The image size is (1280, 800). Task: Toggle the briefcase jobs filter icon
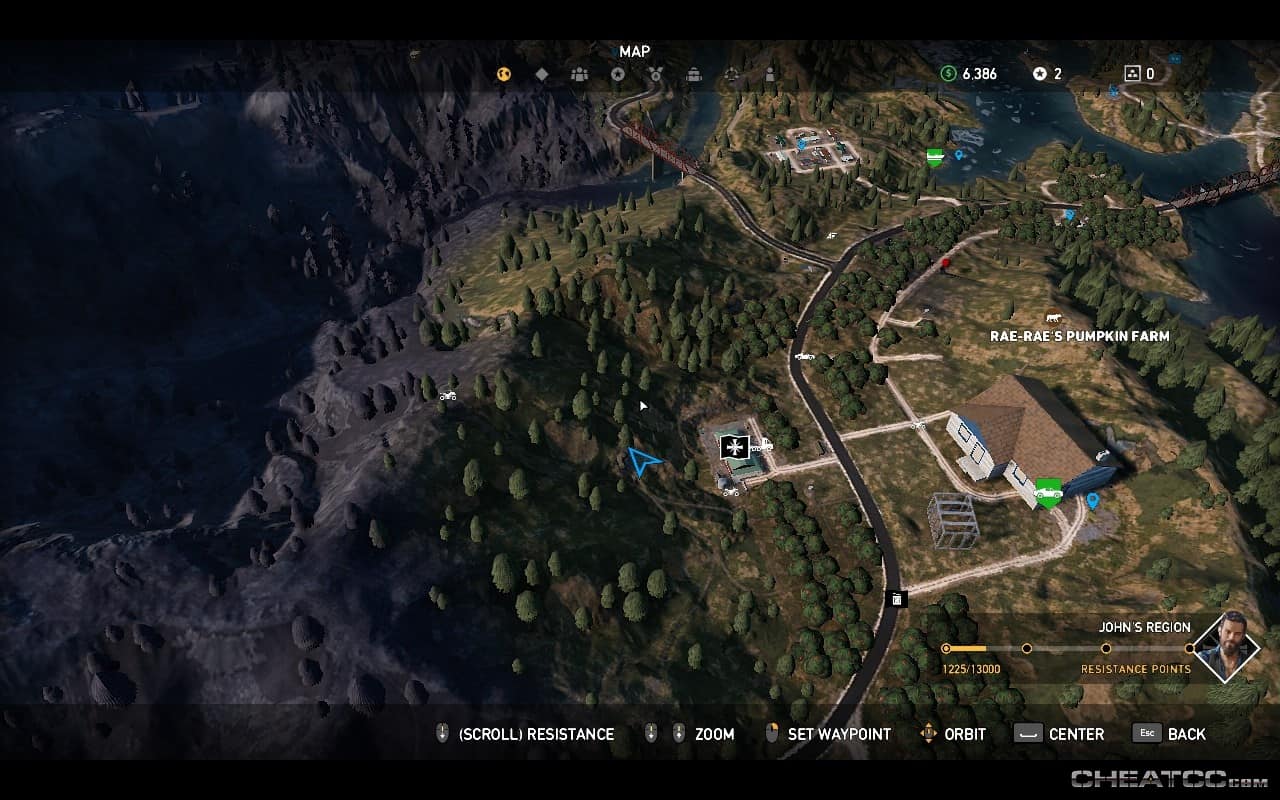click(x=693, y=73)
